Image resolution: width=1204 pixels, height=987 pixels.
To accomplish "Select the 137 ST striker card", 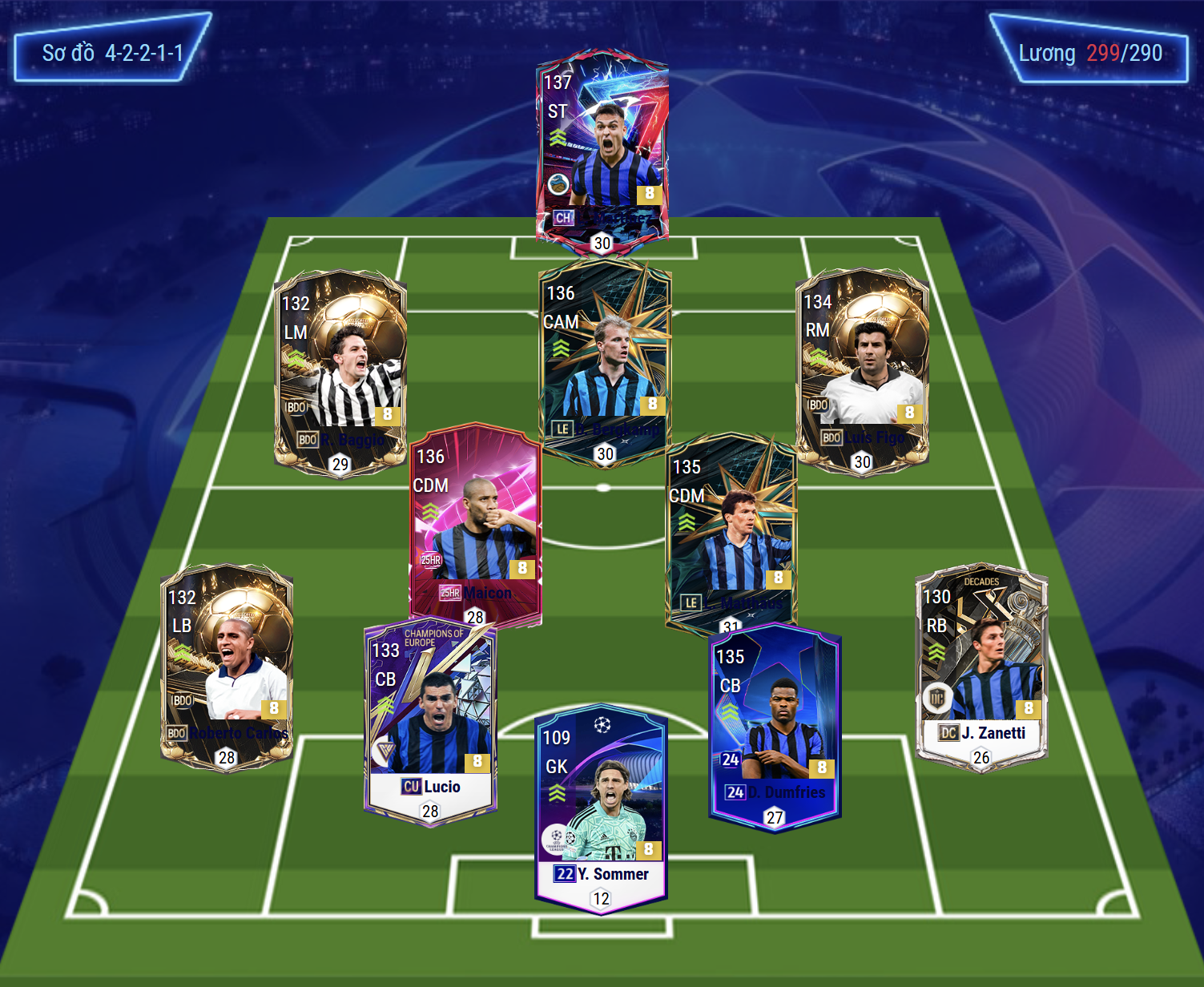I will coord(602,148).
